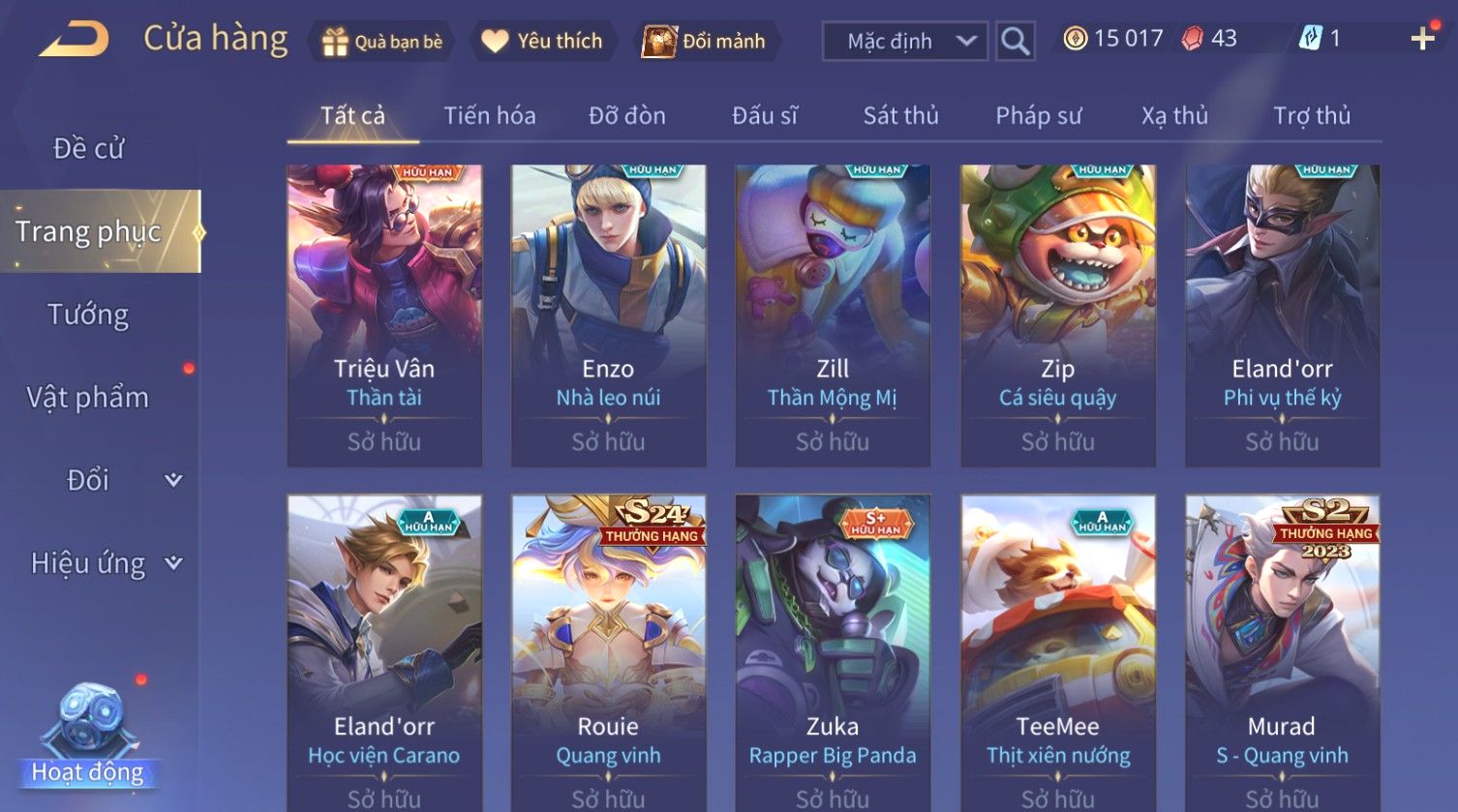Open the Đổi mảnh exchange

(705, 42)
